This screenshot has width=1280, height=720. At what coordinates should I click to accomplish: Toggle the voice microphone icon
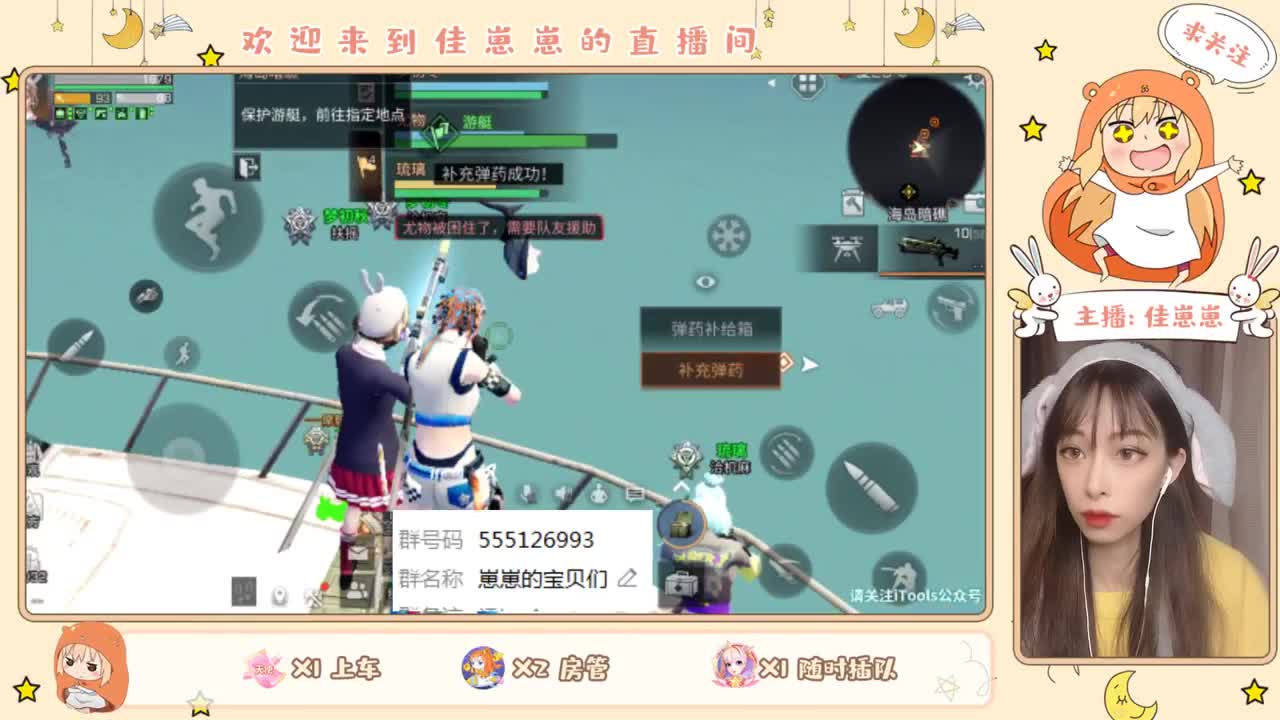click(527, 493)
